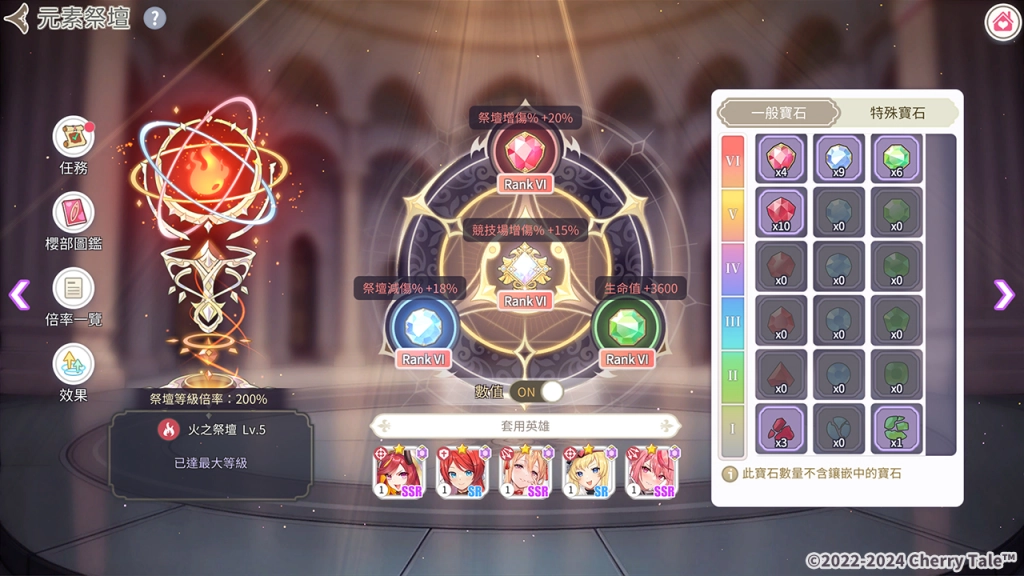Toggle the 數值 values switch
The image size is (1024, 576).
[x=536, y=391]
